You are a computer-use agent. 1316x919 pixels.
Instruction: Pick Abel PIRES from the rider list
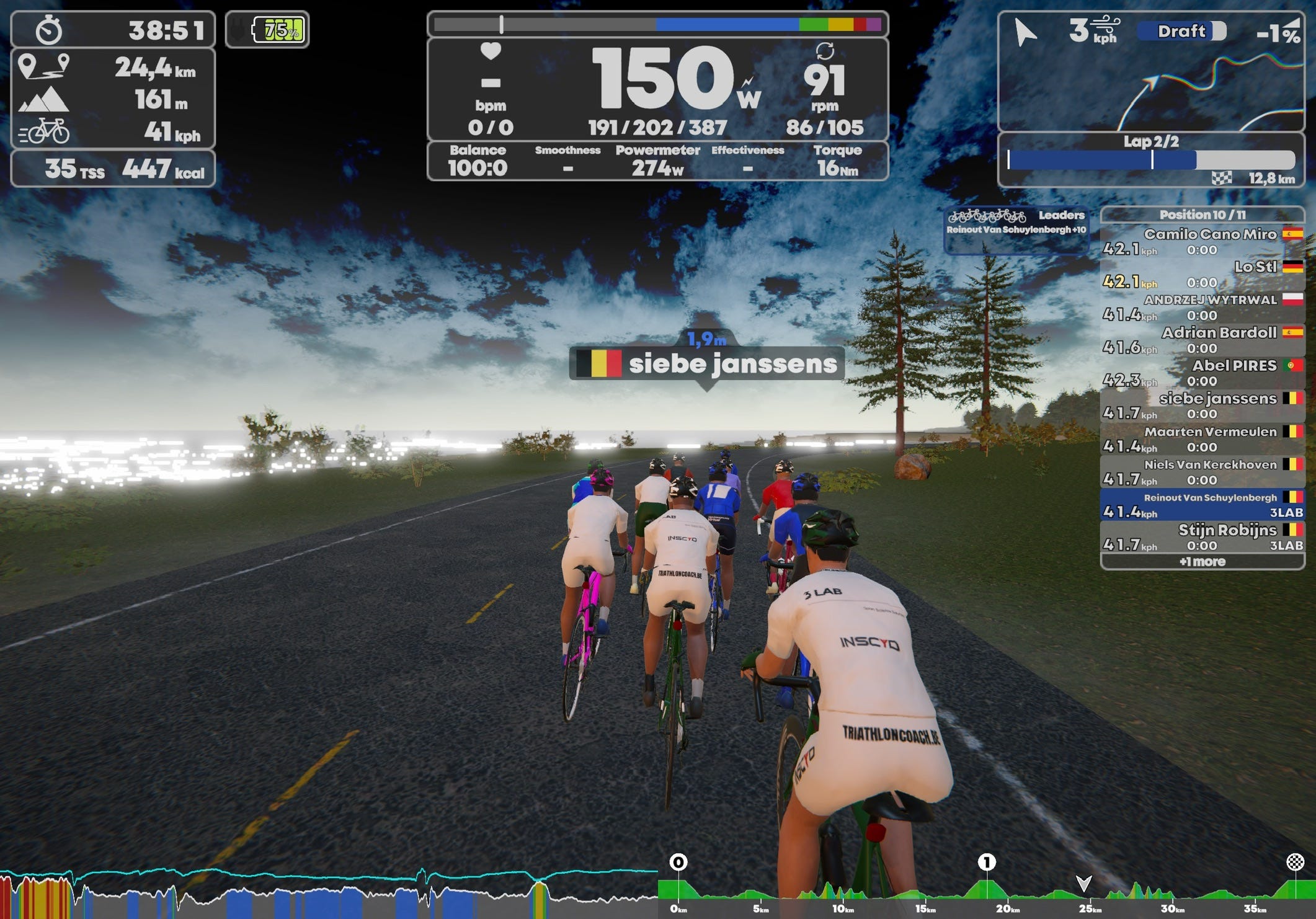[x=1202, y=373]
